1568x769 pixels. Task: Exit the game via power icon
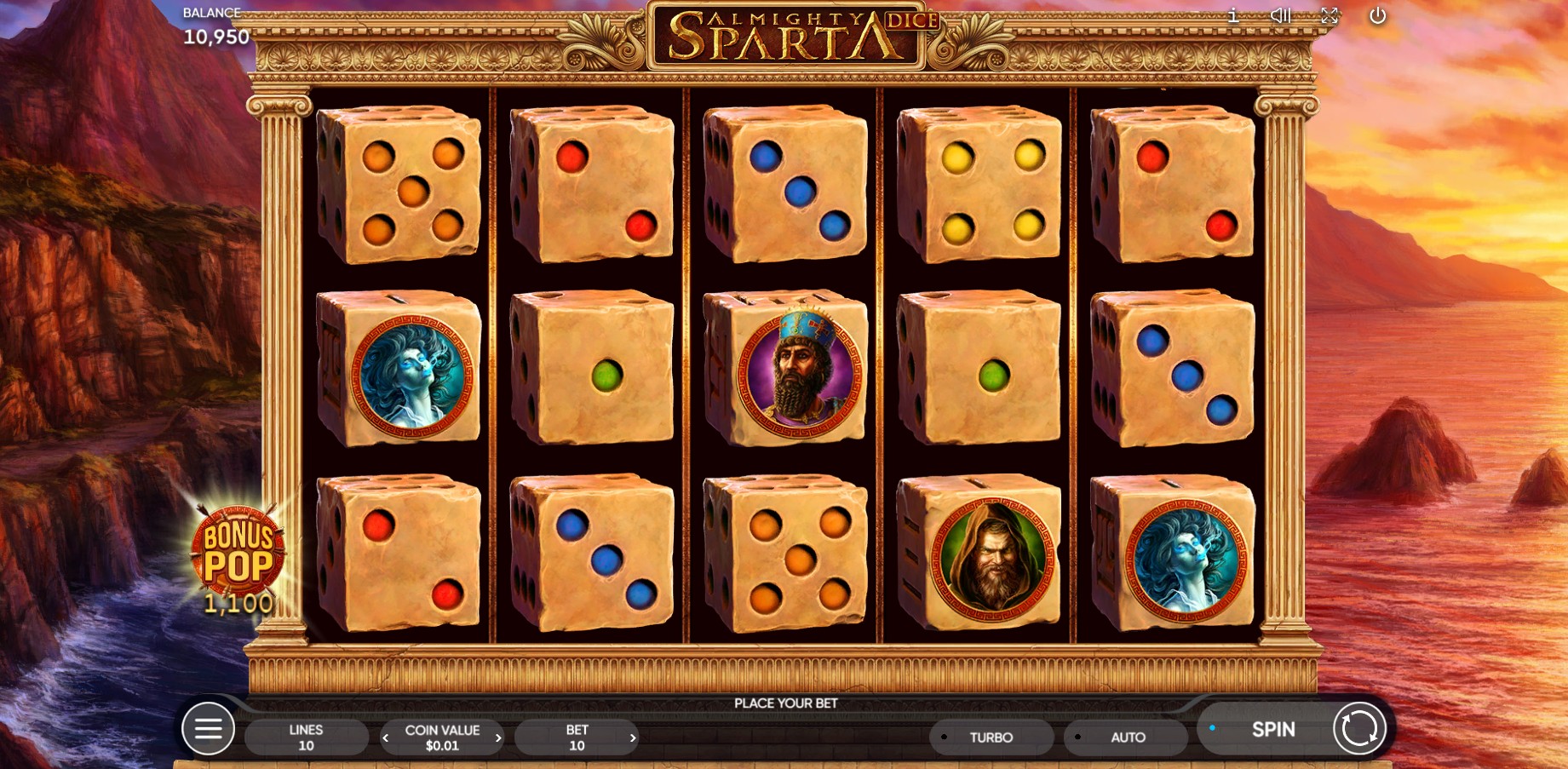1377,15
